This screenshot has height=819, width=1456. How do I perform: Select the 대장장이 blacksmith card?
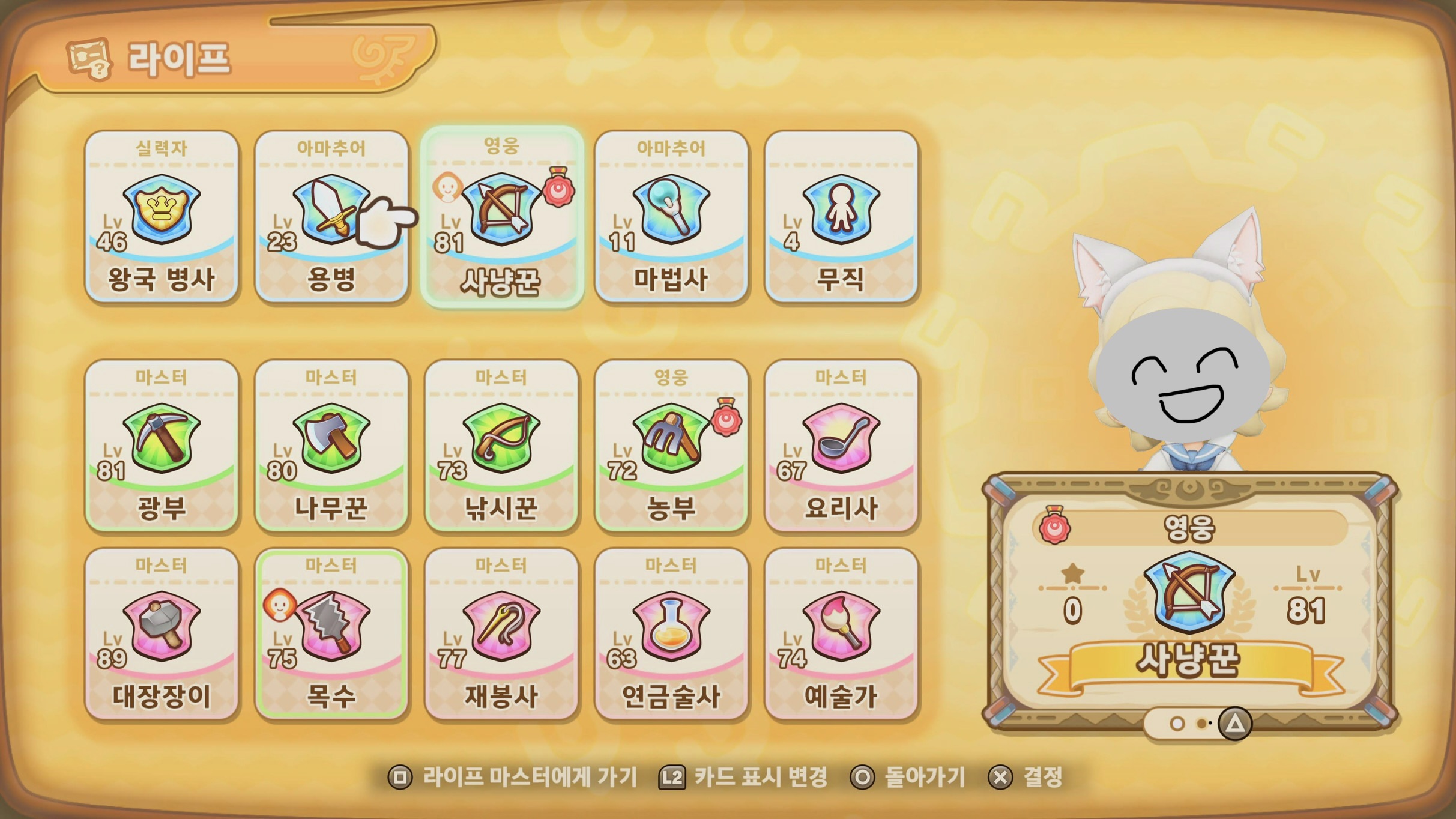(162, 633)
